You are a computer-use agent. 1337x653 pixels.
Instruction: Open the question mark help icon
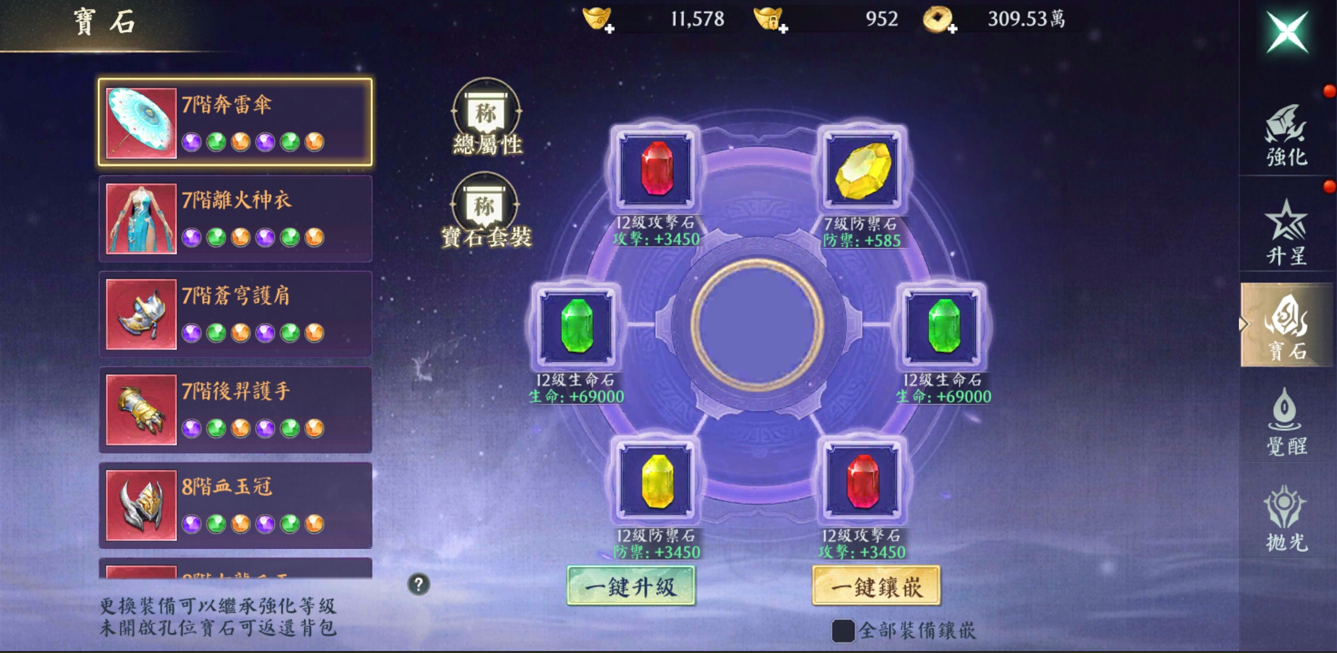point(419,585)
